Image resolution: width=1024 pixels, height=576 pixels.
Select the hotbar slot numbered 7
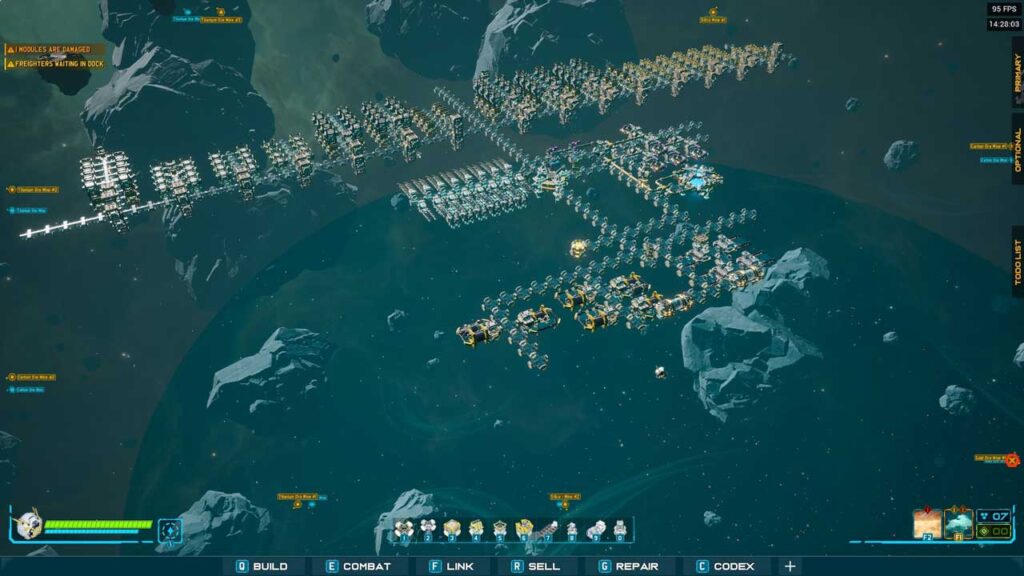[548, 529]
